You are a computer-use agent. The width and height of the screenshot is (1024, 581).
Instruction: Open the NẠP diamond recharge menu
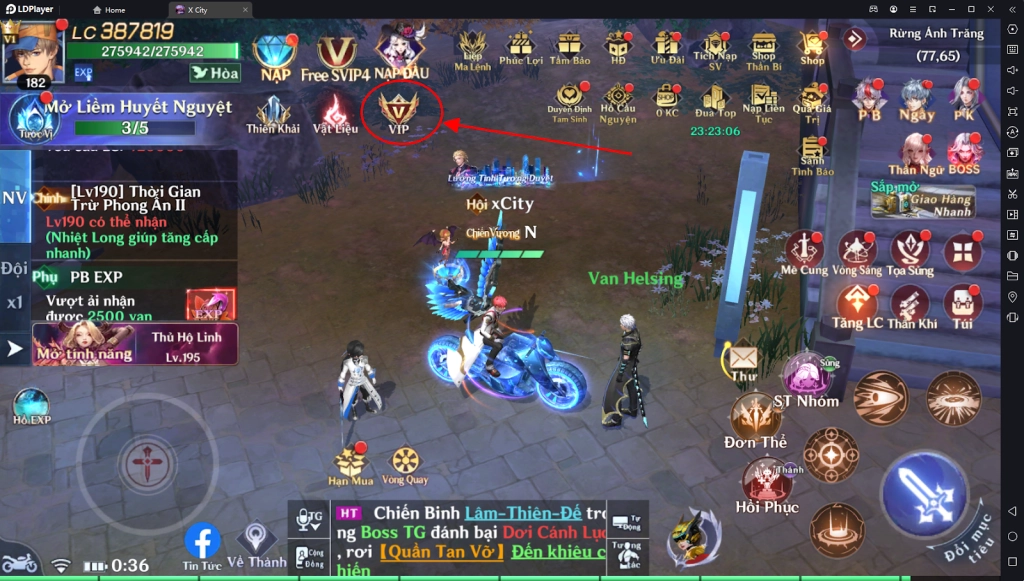(x=273, y=54)
